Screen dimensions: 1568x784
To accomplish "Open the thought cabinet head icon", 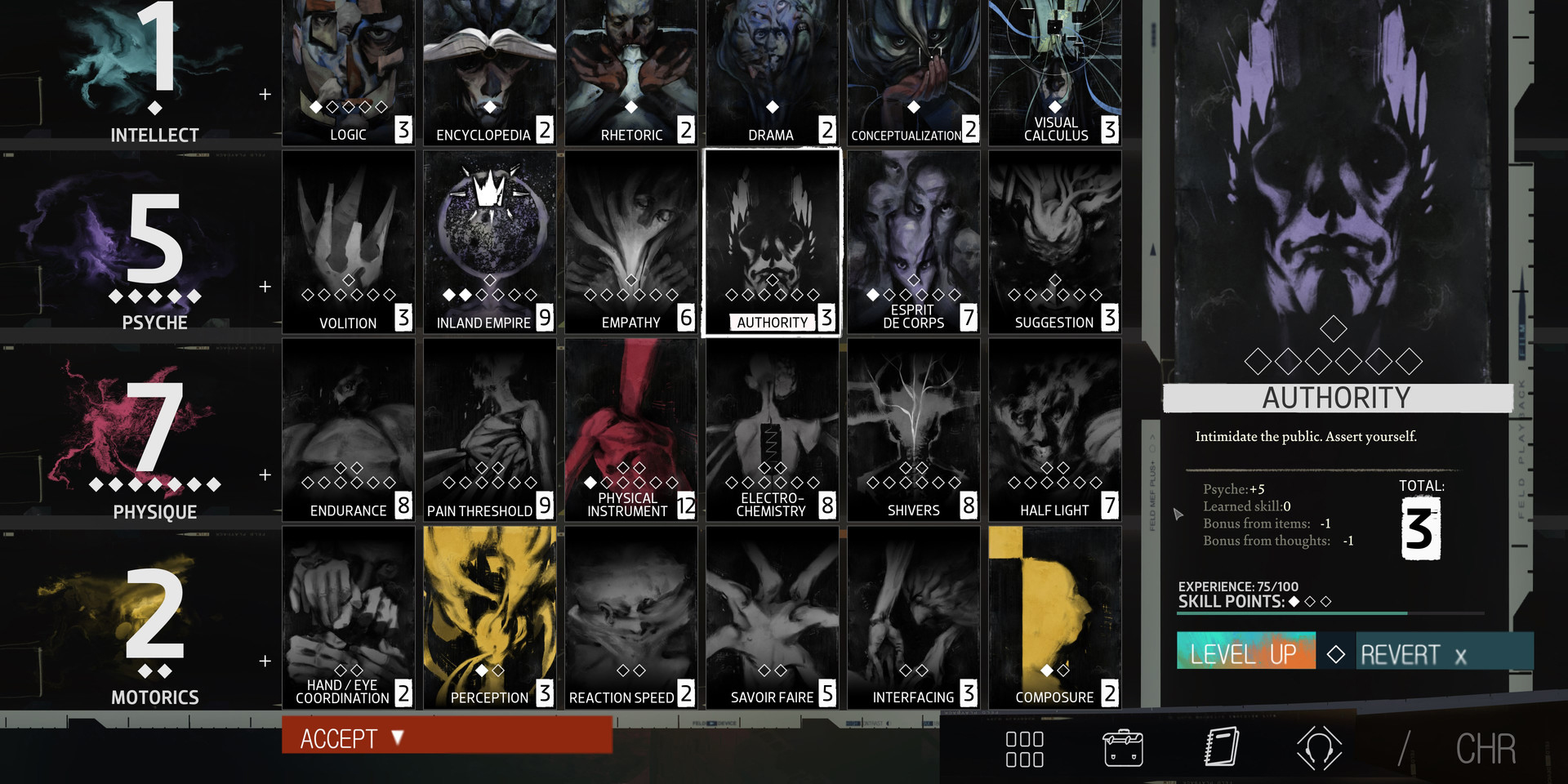I will tap(1319, 748).
